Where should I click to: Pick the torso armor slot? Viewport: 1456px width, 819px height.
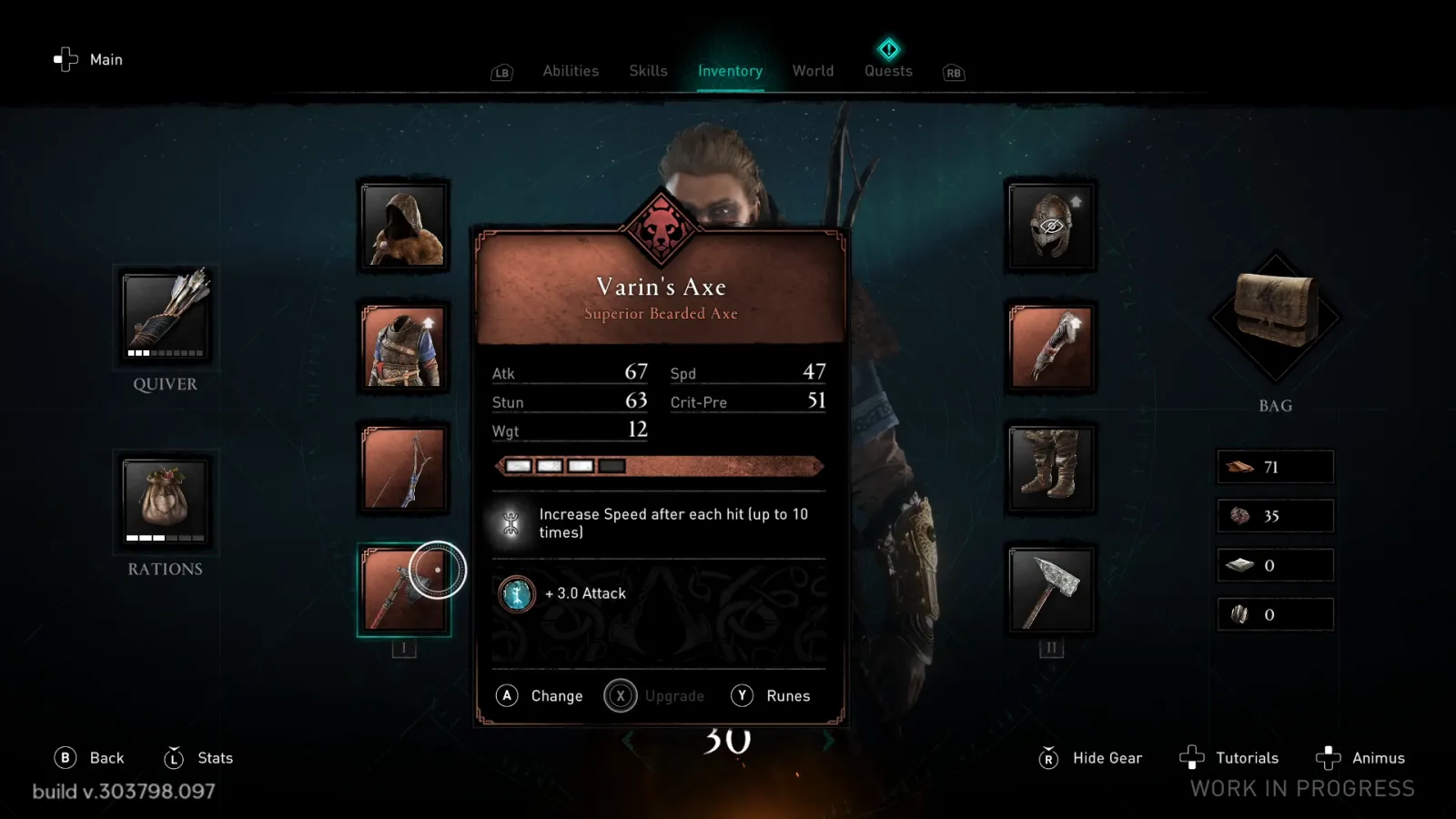pyautogui.click(x=404, y=348)
